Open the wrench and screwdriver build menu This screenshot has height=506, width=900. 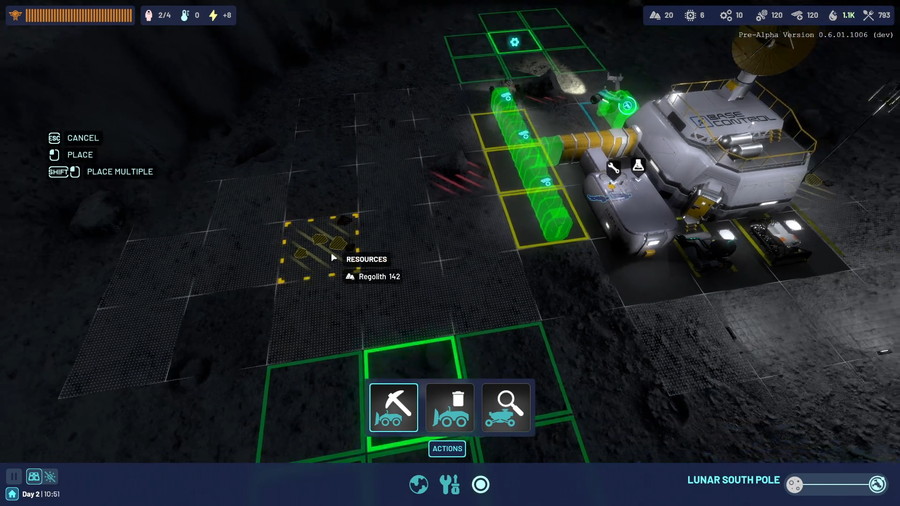click(x=450, y=484)
